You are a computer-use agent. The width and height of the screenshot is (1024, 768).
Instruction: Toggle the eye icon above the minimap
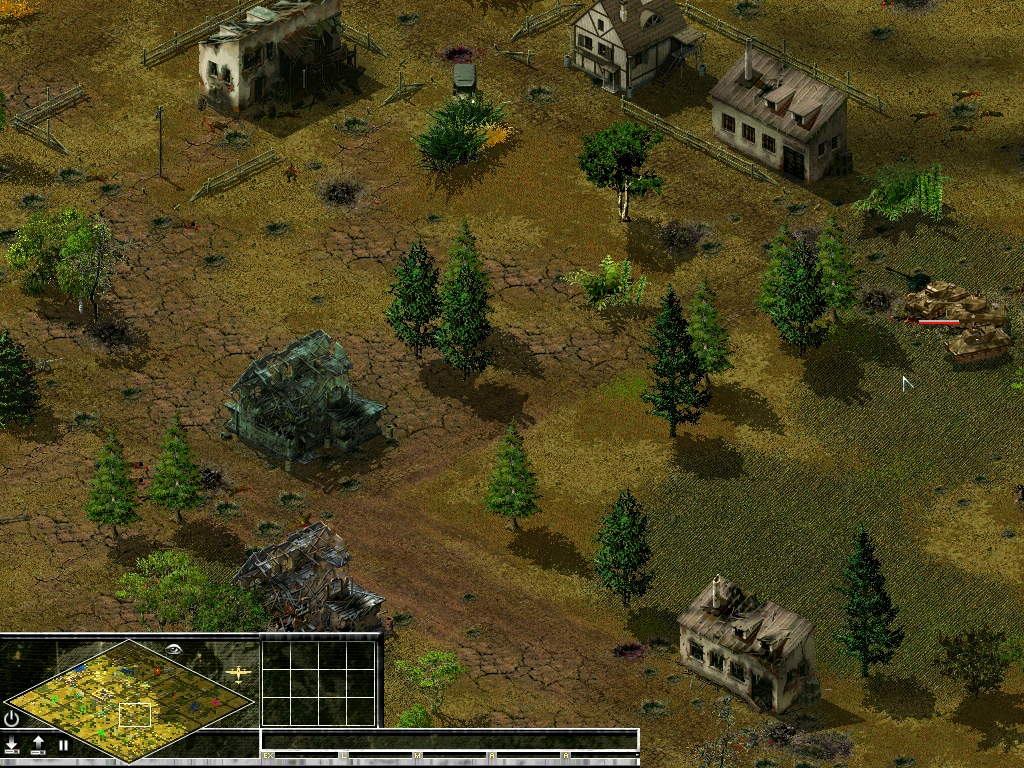175,649
